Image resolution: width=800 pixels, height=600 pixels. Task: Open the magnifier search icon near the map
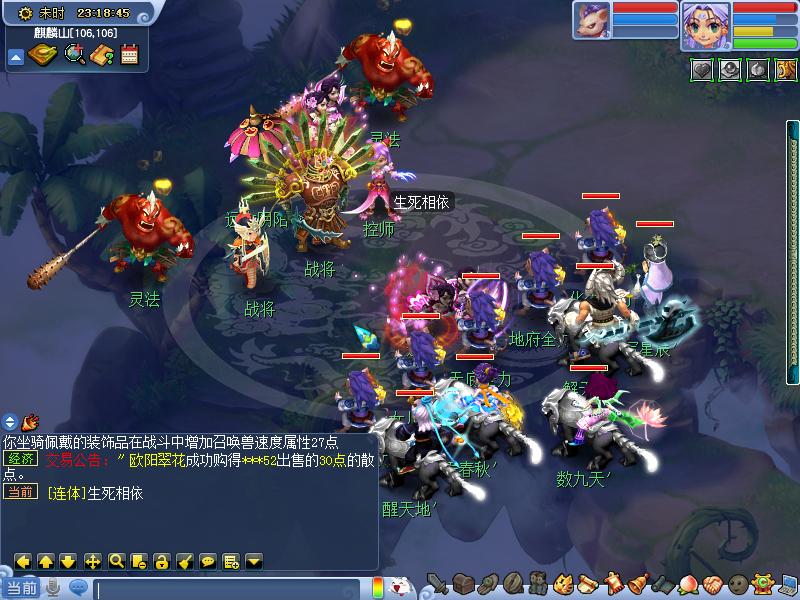pos(73,54)
